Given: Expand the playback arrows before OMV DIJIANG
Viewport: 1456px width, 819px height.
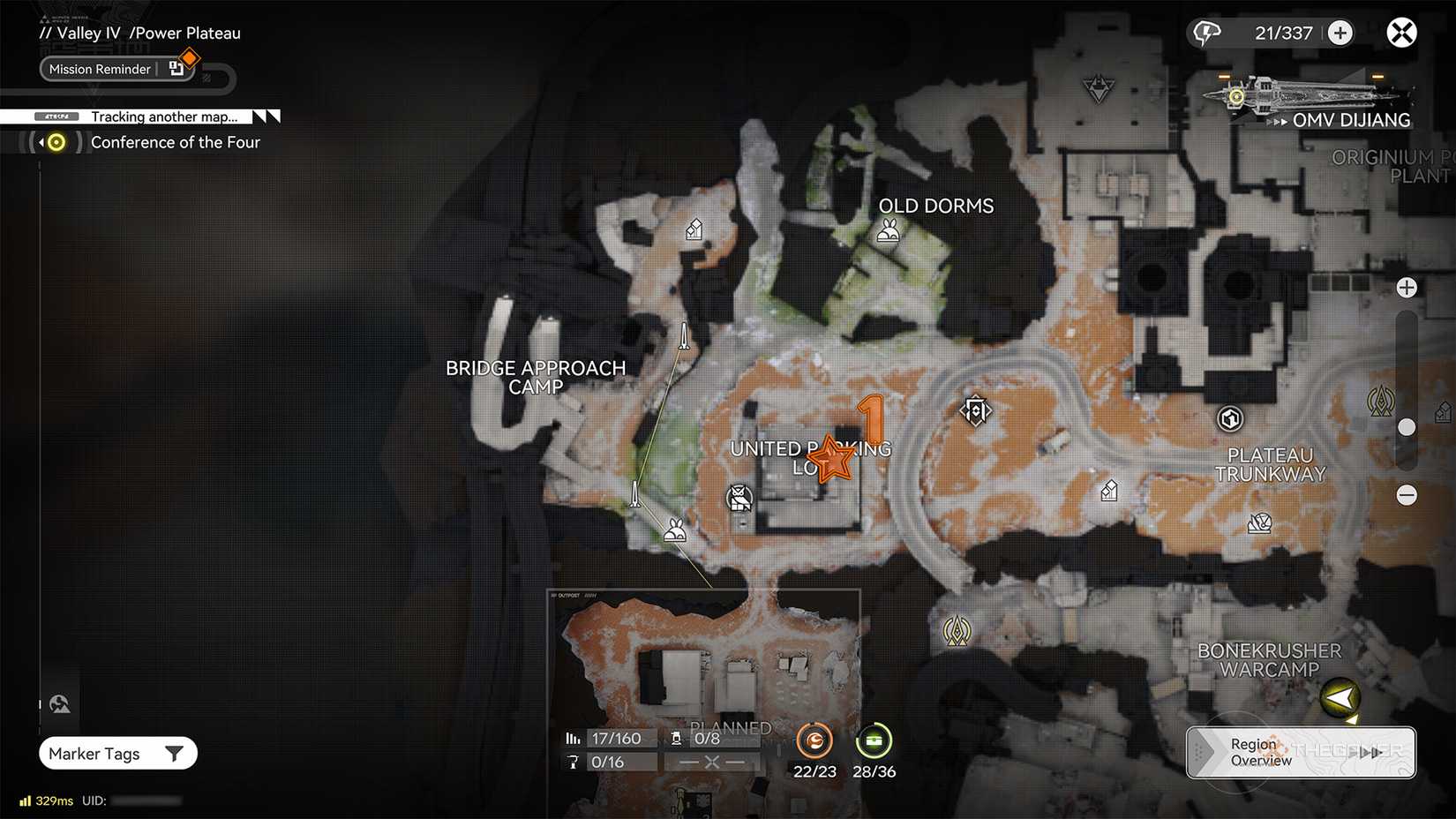Looking at the screenshot, I should coord(1278,121).
